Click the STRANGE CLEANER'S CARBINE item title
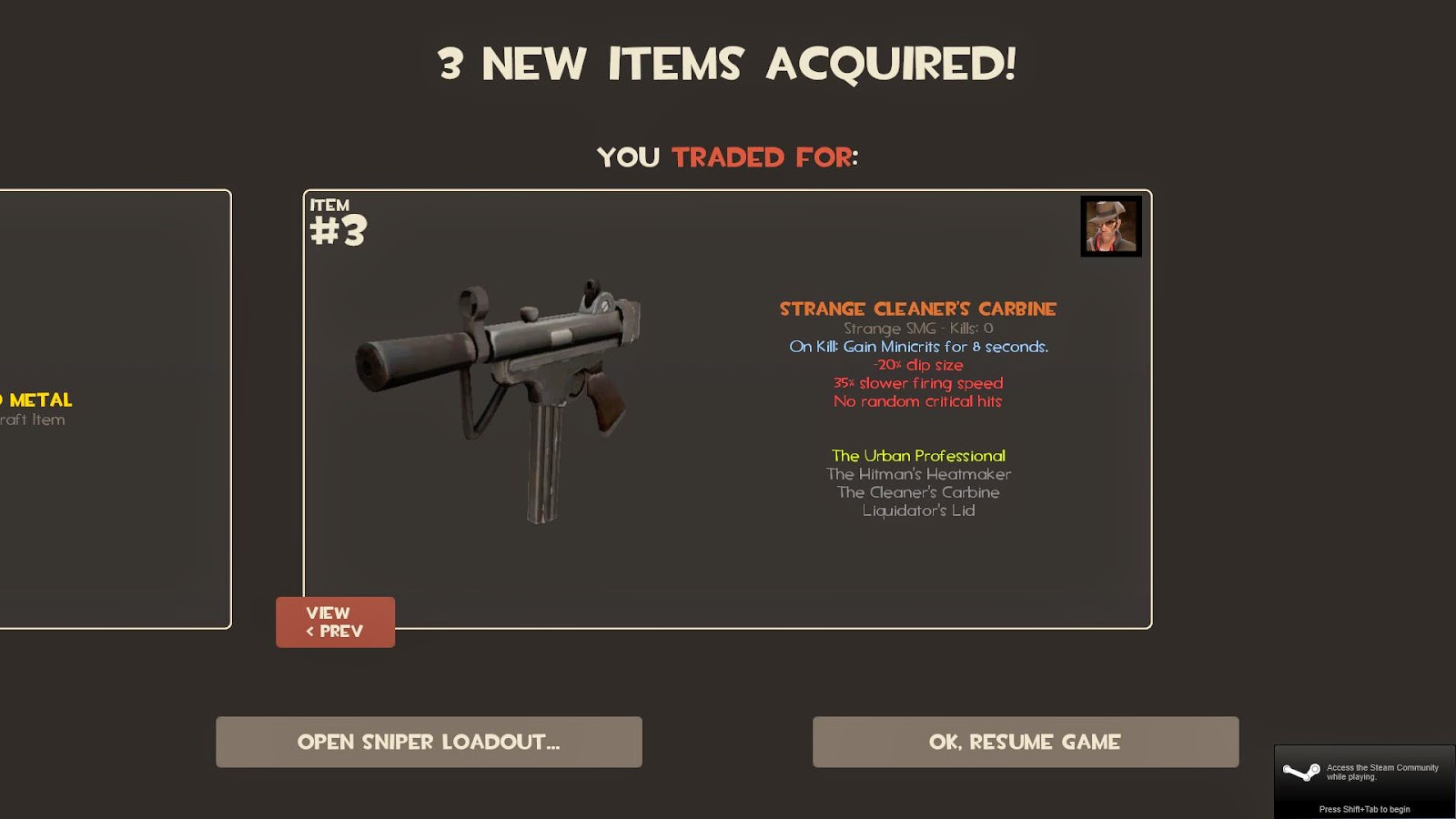The image size is (1456, 819). click(x=918, y=308)
